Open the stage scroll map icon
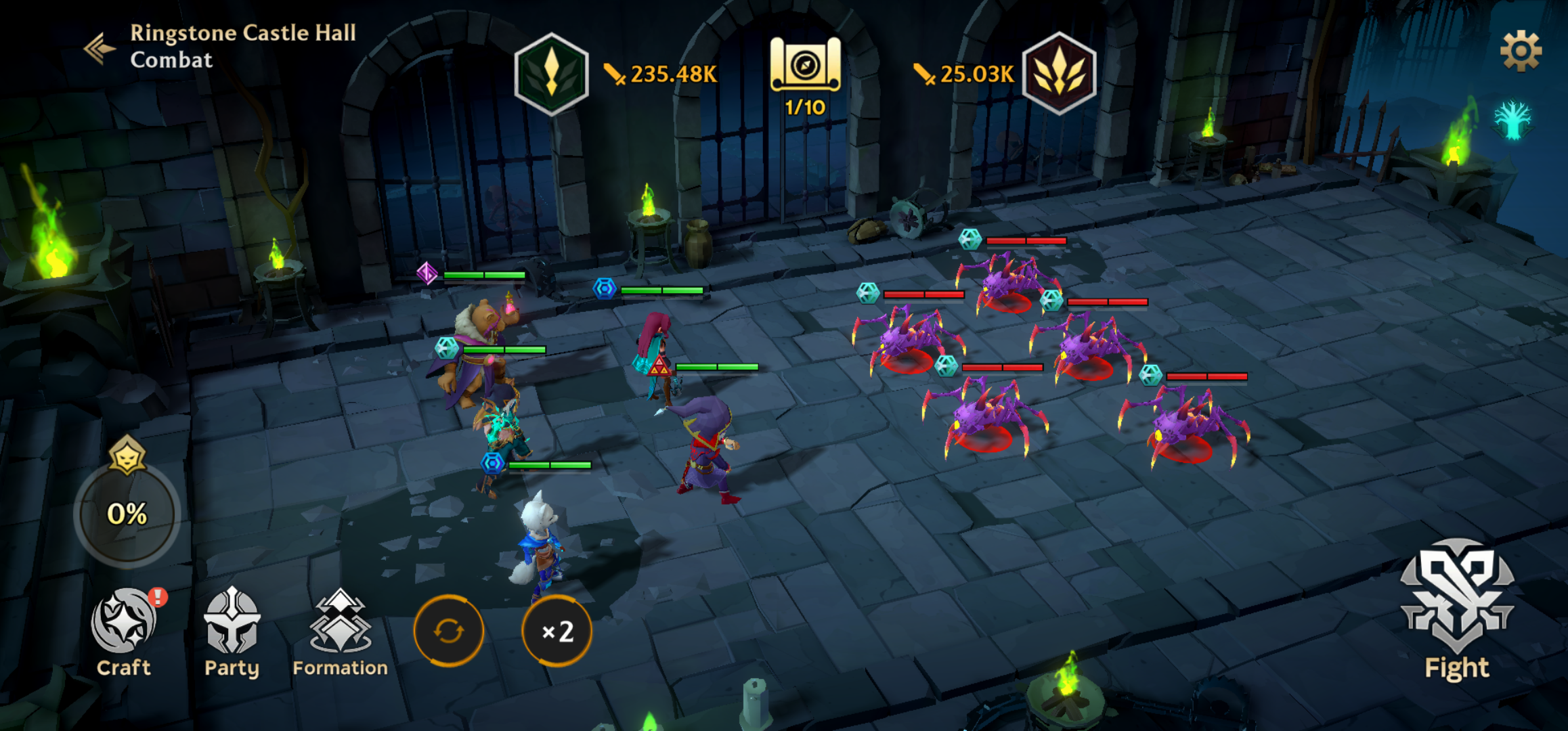 (805, 66)
